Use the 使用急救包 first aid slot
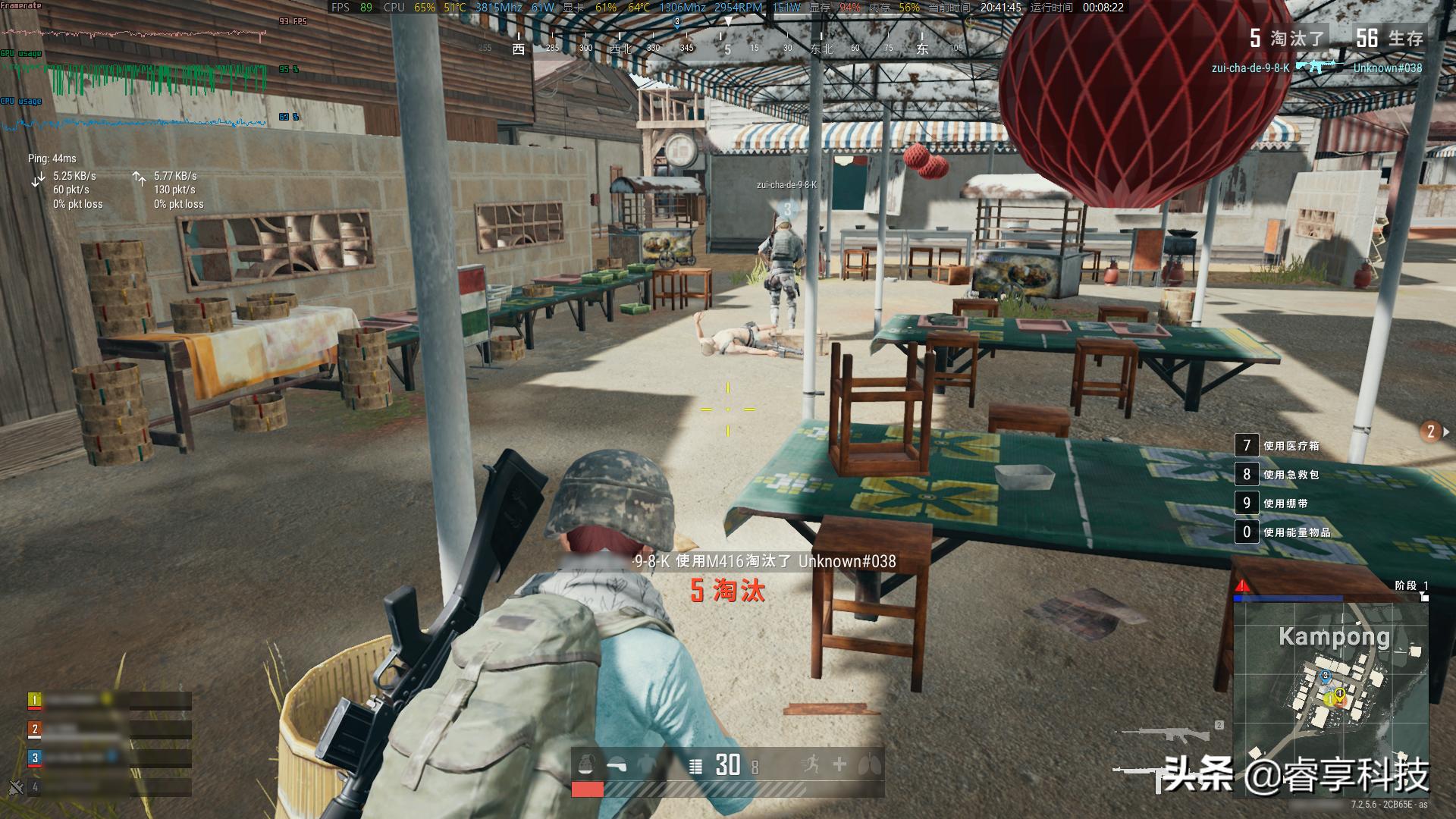Screen dimensions: 1456x819 click(1247, 475)
